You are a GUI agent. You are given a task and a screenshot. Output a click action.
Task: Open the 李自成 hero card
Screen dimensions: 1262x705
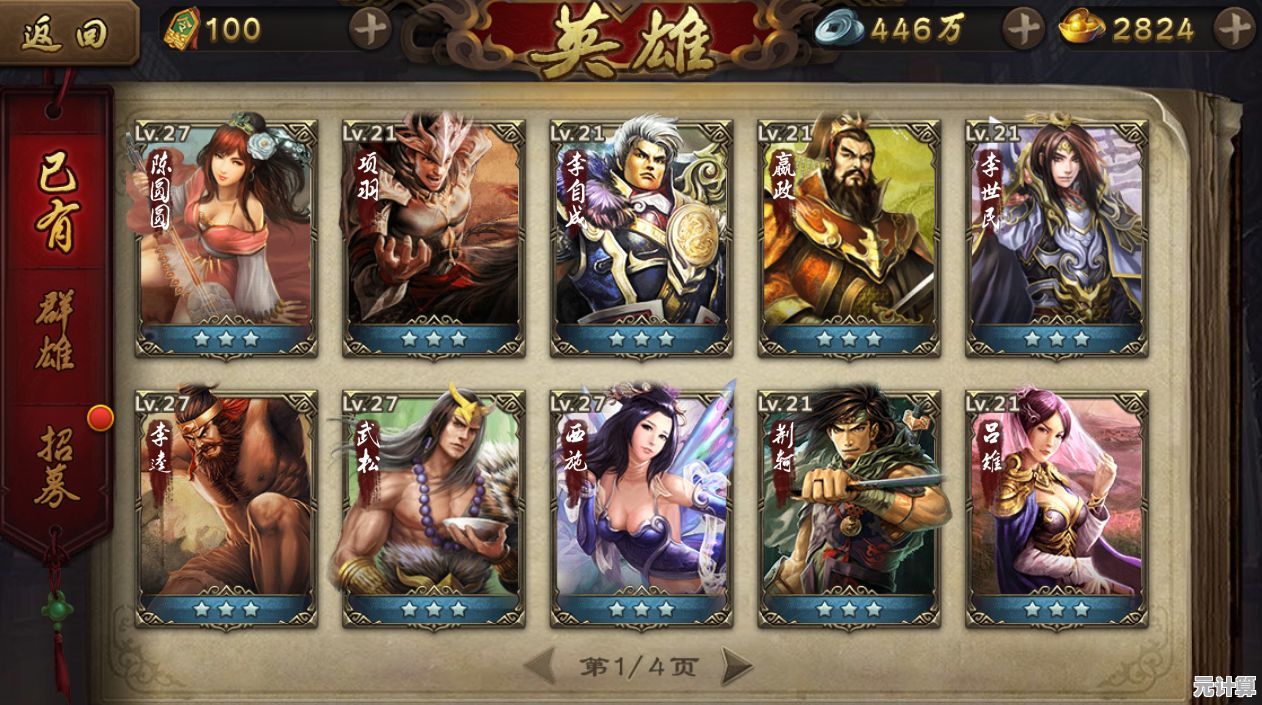(641, 238)
